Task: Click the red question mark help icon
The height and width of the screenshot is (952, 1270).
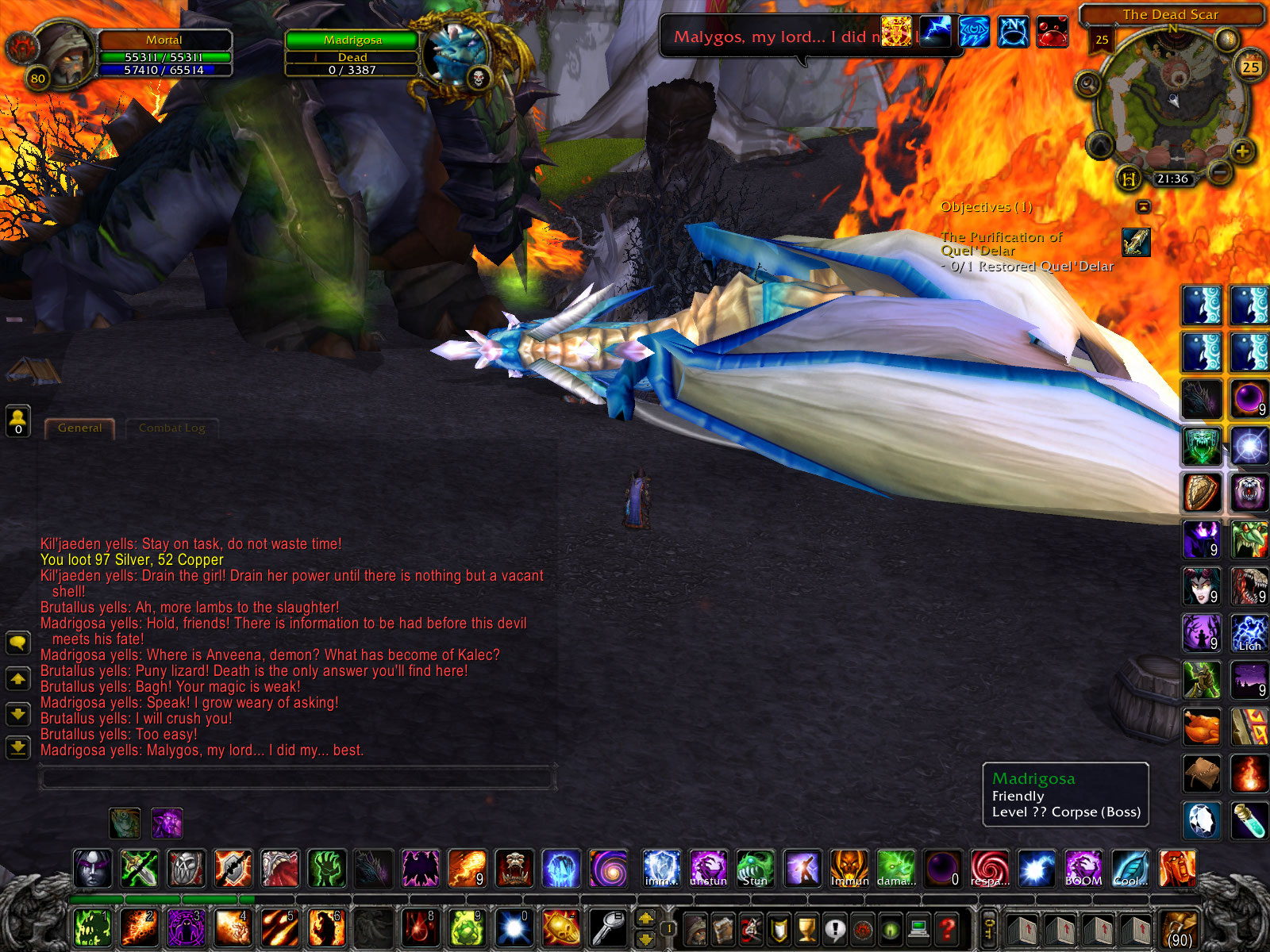Action: coord(946,930)
